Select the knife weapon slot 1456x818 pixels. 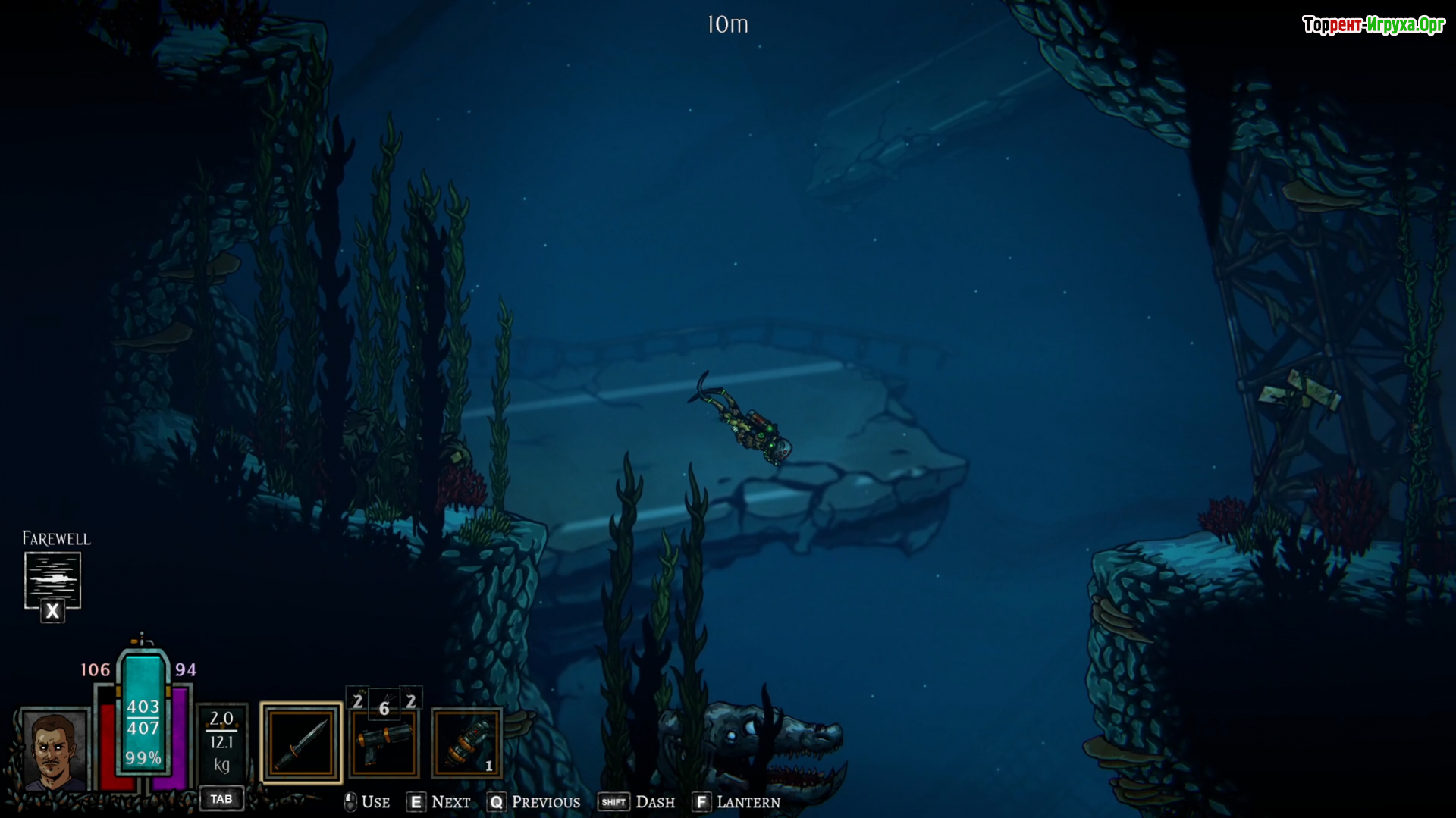301,743
